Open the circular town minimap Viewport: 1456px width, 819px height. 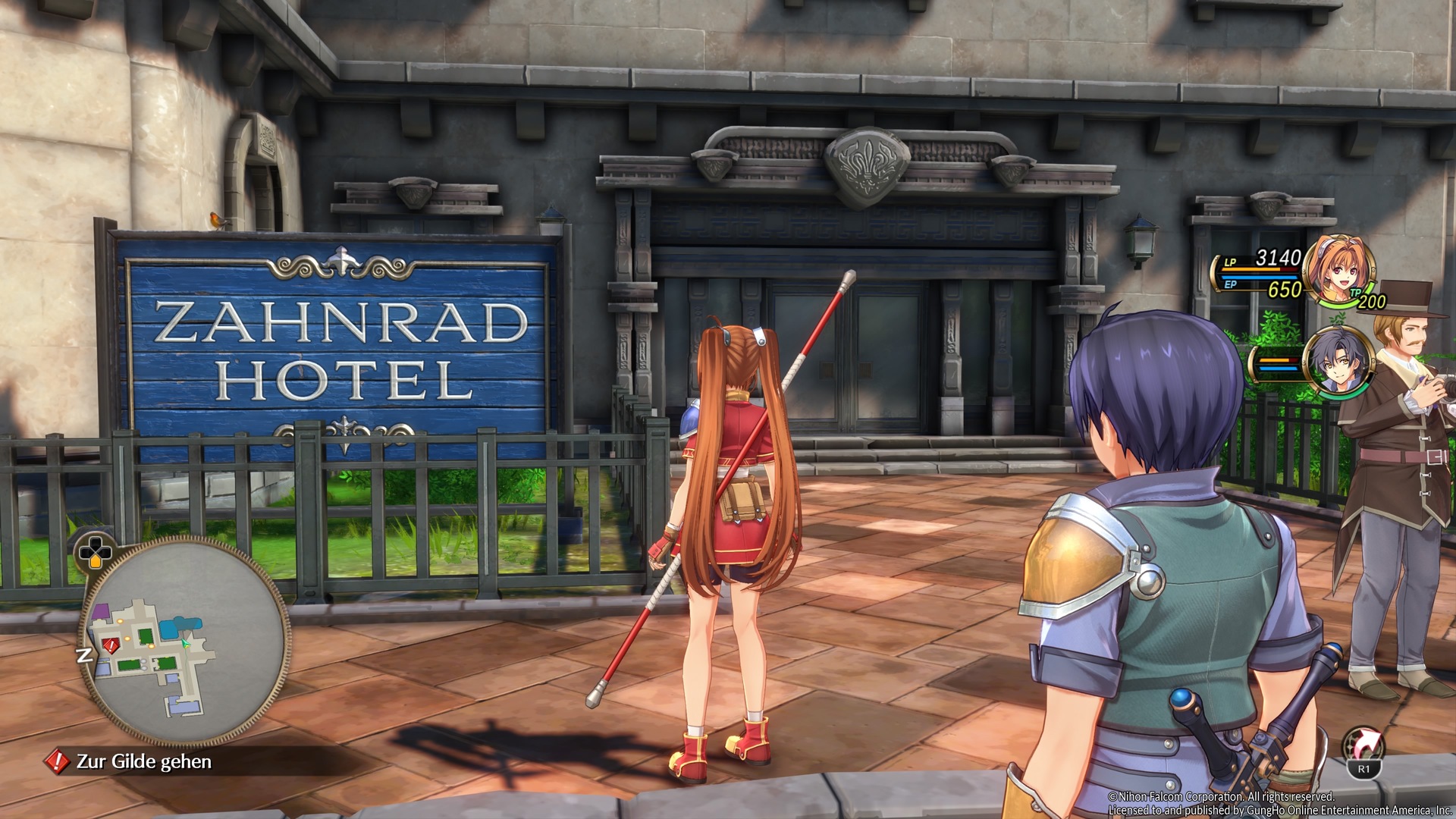pos(185,642)
